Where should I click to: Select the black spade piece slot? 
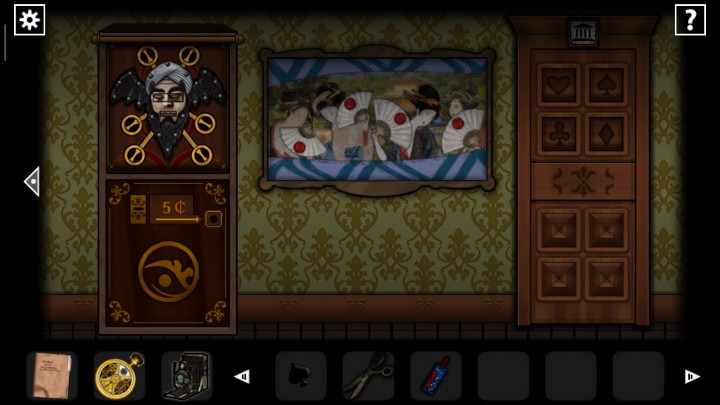pos(300,377)
